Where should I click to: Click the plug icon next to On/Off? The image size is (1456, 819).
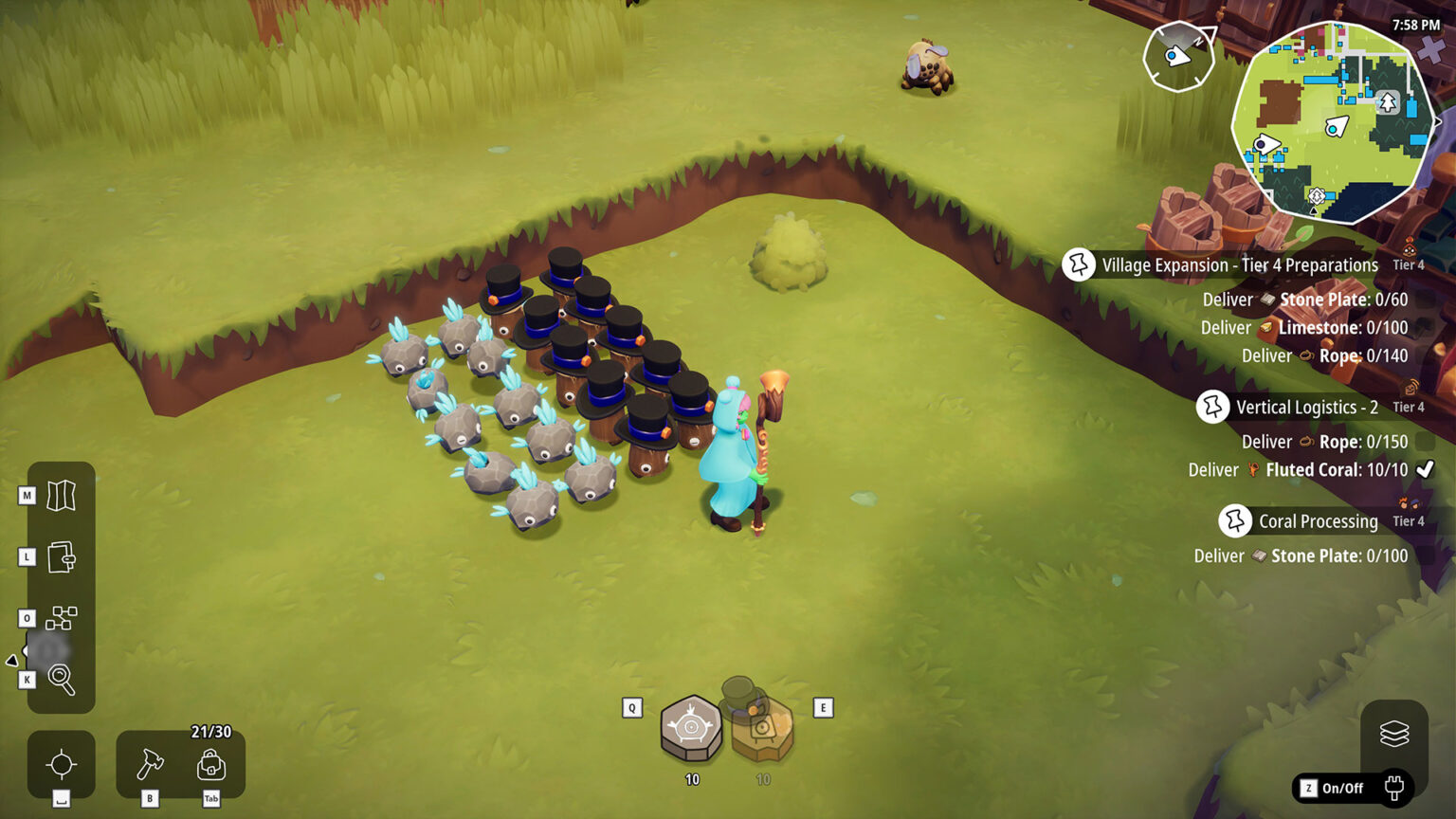[1393, 786]
